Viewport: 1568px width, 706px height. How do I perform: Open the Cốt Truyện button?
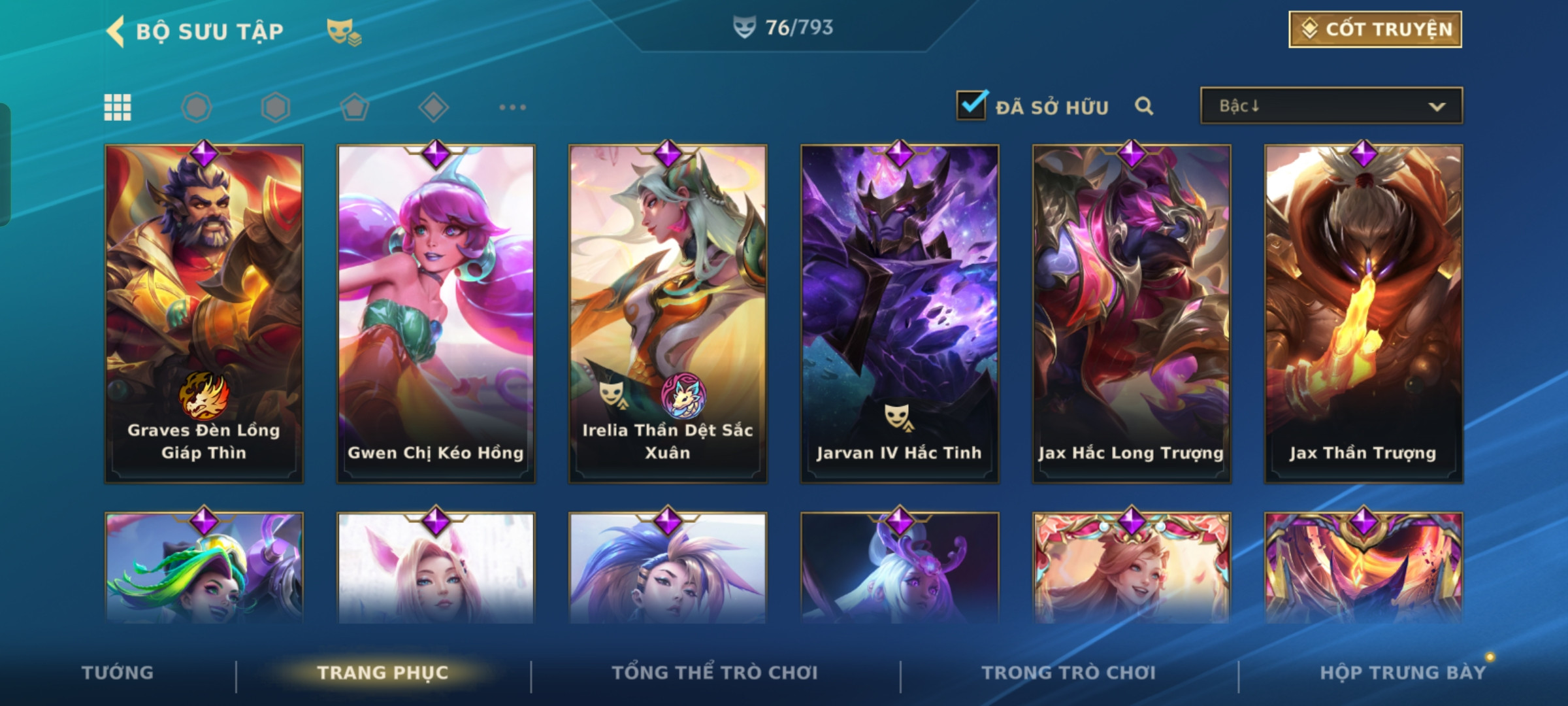tap(1375, 29)
